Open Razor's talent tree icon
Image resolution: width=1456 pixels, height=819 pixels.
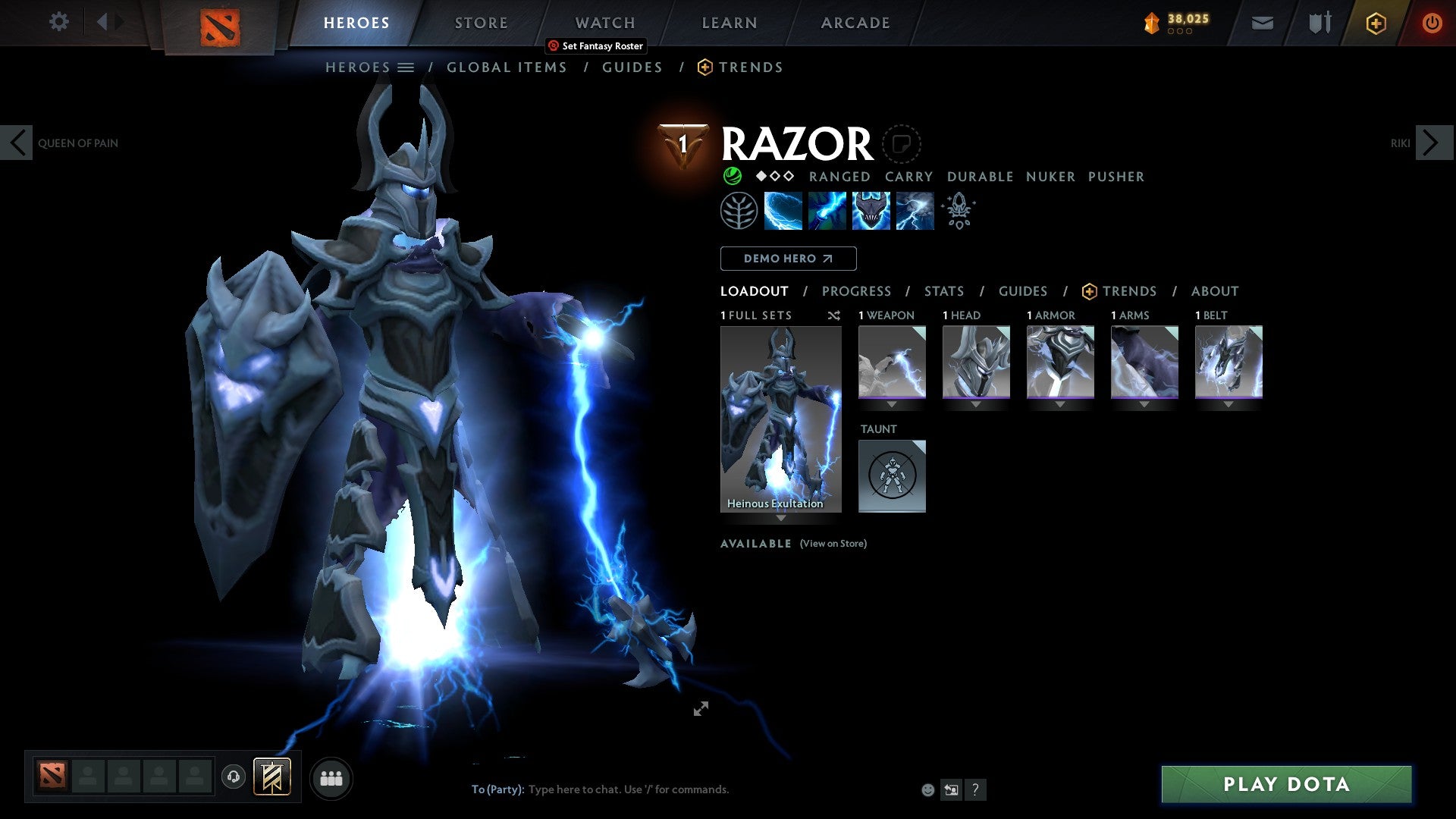(739, 210)
